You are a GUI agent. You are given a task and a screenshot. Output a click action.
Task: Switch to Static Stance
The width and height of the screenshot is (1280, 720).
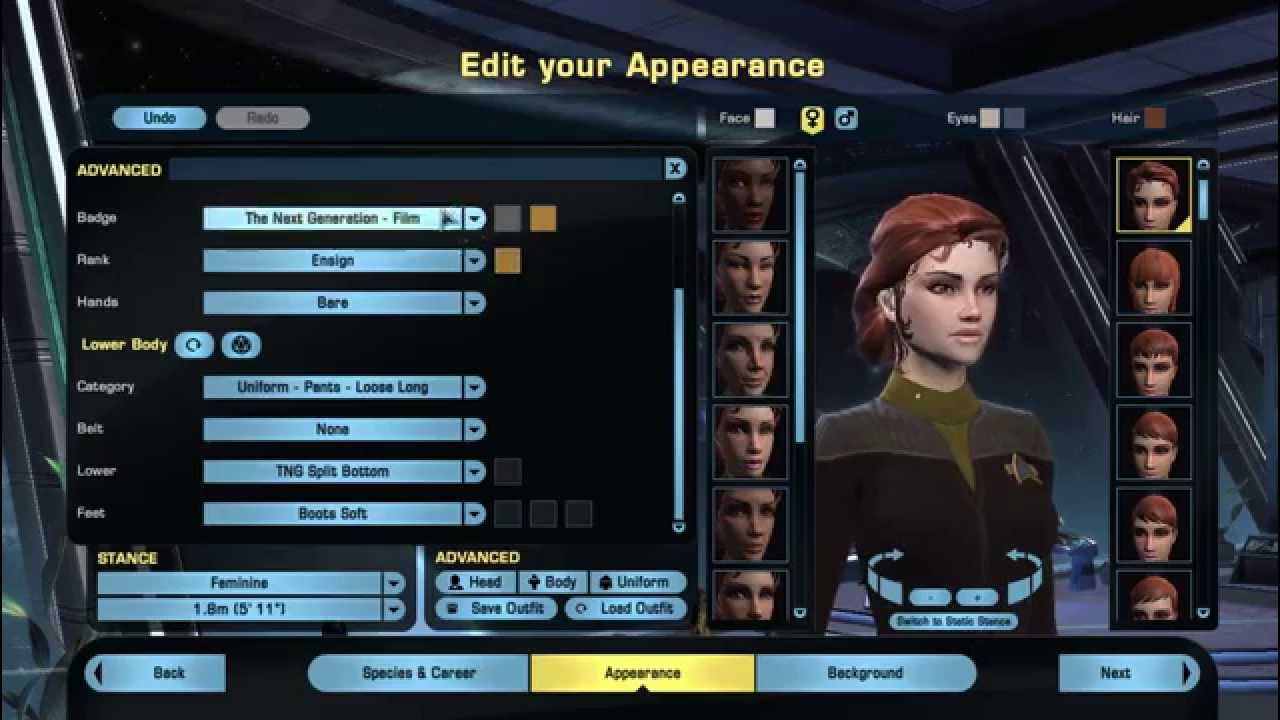[x=957, y=620]
